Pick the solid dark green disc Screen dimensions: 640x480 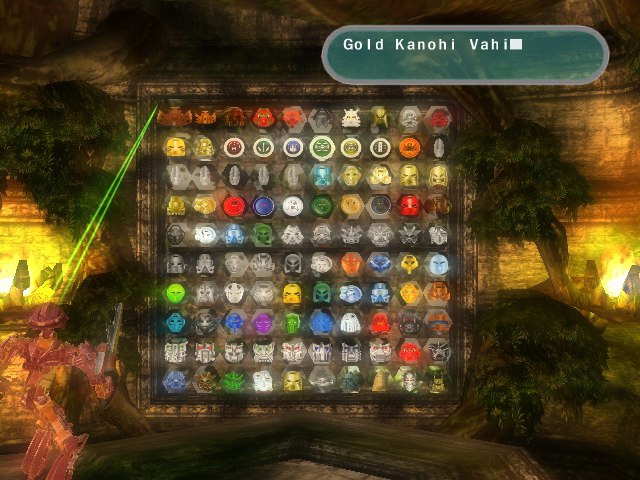(x=321, y=206)
